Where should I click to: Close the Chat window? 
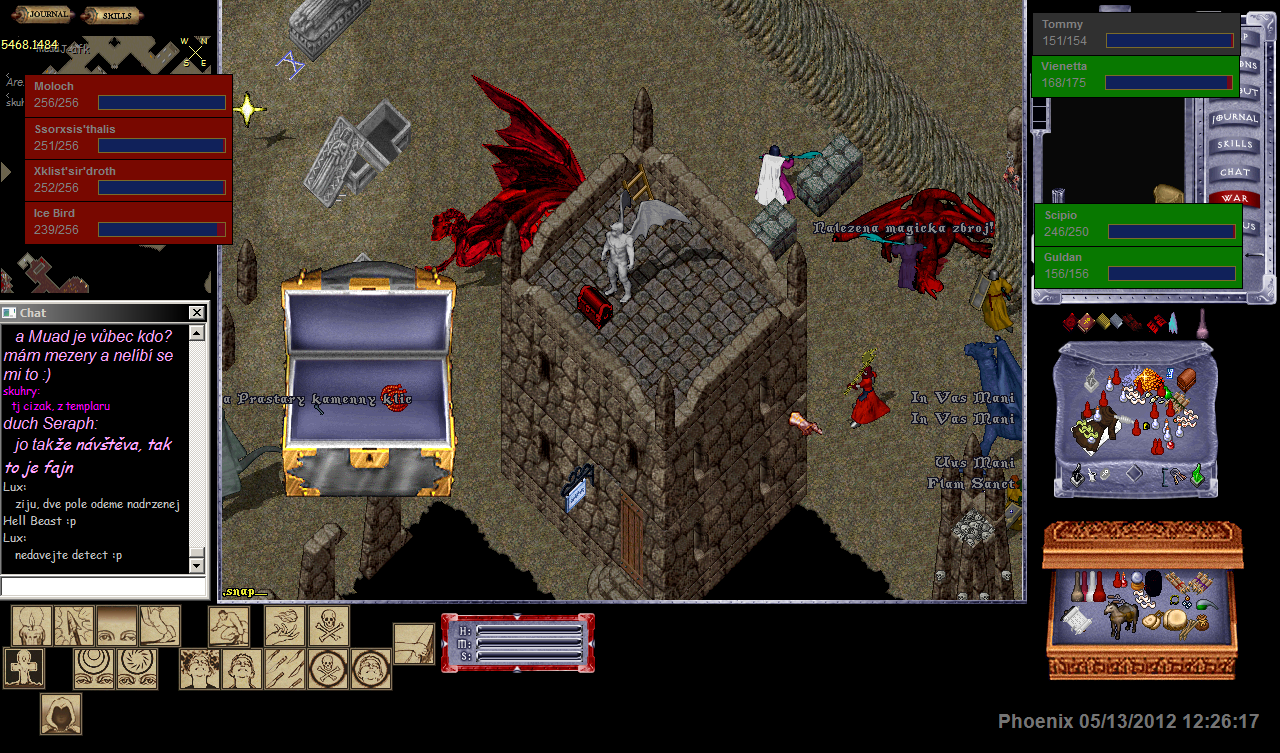[x=196, y=313]
